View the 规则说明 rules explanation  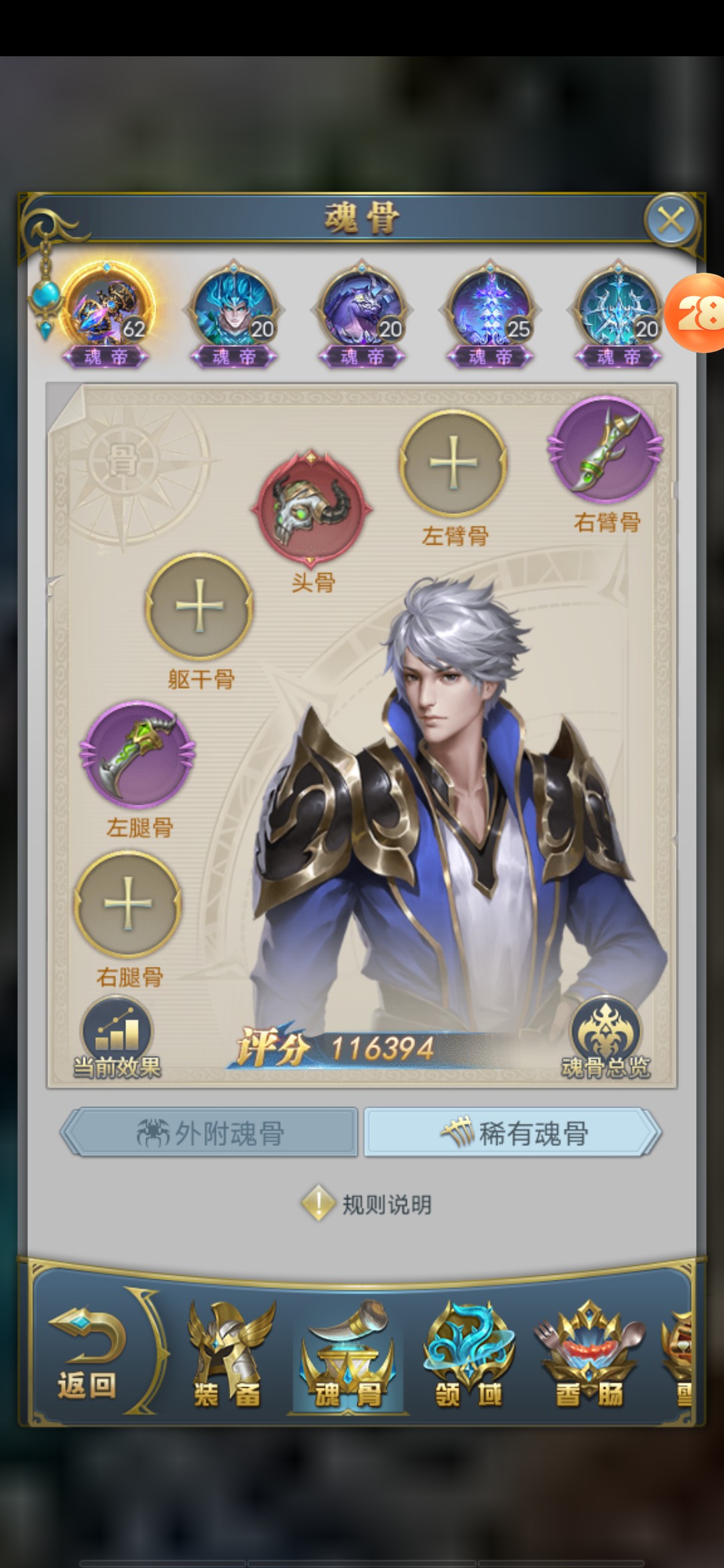click(367, 1204)
